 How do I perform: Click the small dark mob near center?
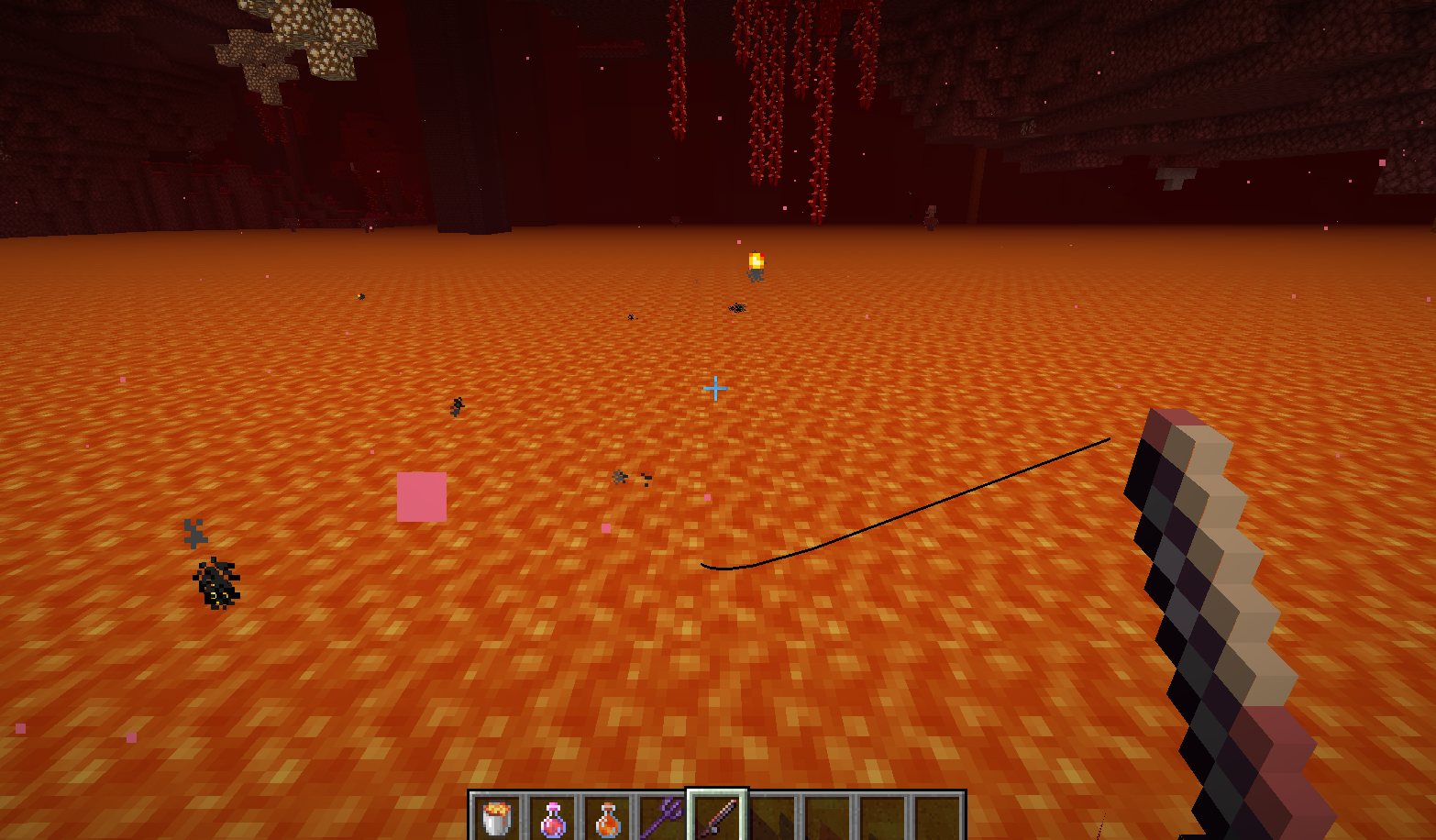(620, 477)
